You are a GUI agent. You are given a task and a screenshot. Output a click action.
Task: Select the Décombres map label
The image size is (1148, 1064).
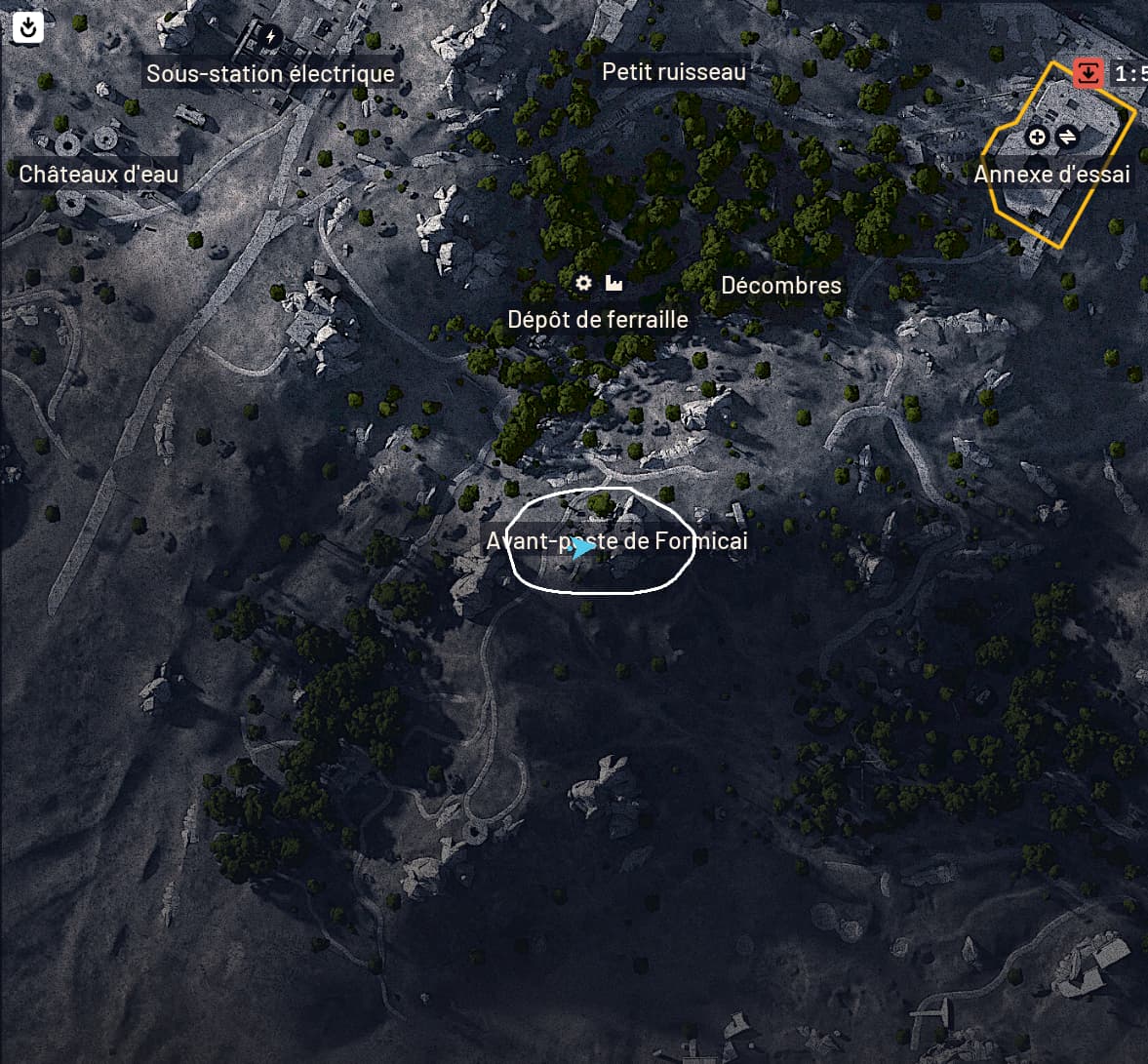(x=780, y=286)
